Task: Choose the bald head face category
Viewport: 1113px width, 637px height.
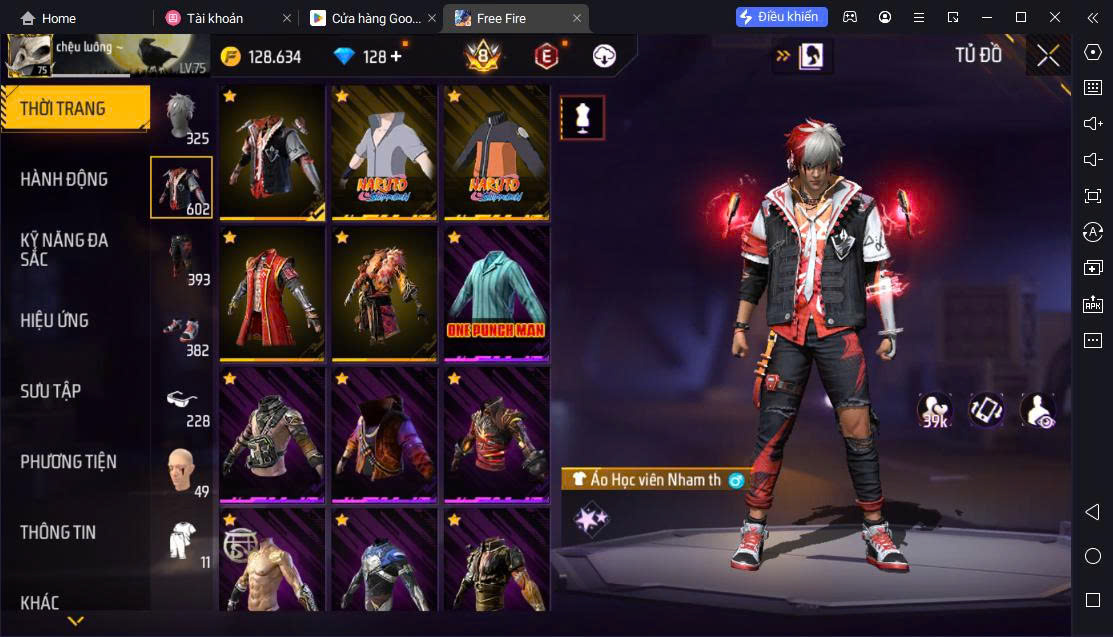Action: (181, 469)
